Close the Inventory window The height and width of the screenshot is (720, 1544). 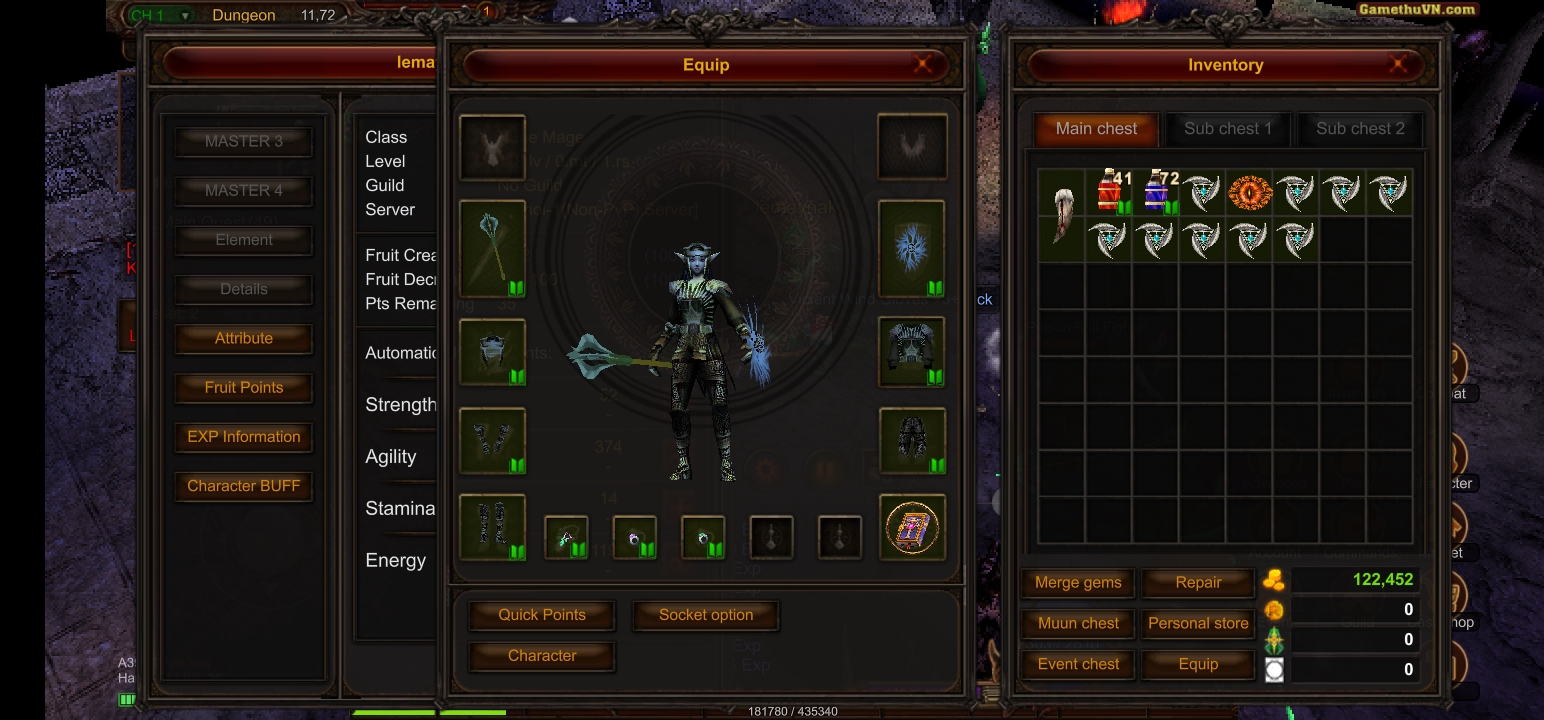point(1398,65)
